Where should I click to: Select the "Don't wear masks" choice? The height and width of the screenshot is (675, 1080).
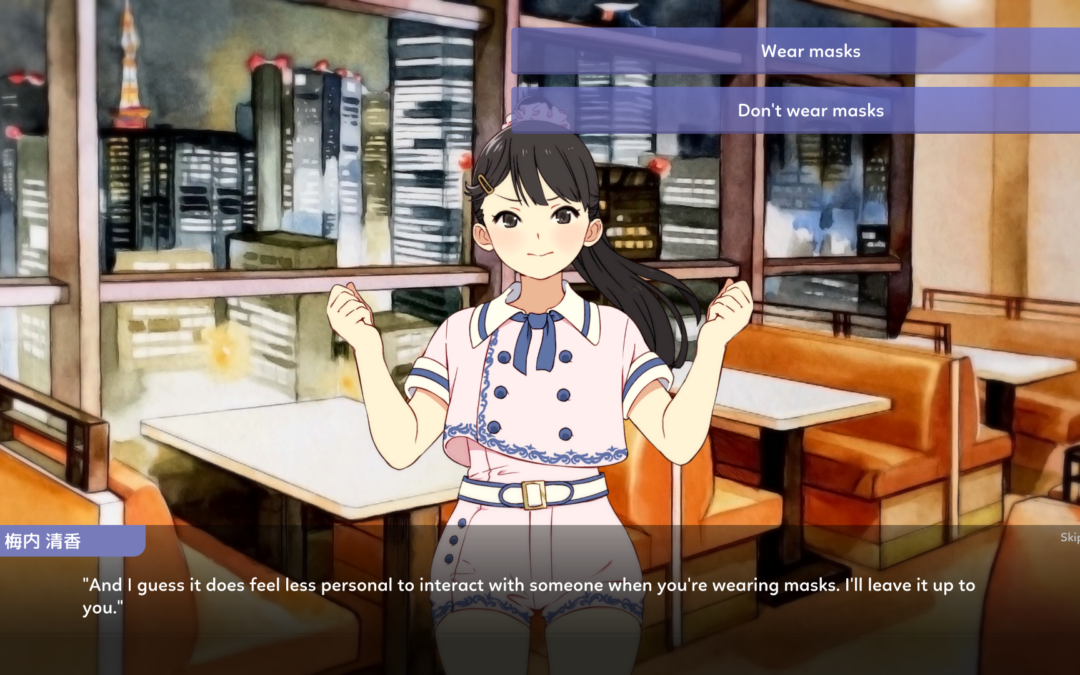810,111
